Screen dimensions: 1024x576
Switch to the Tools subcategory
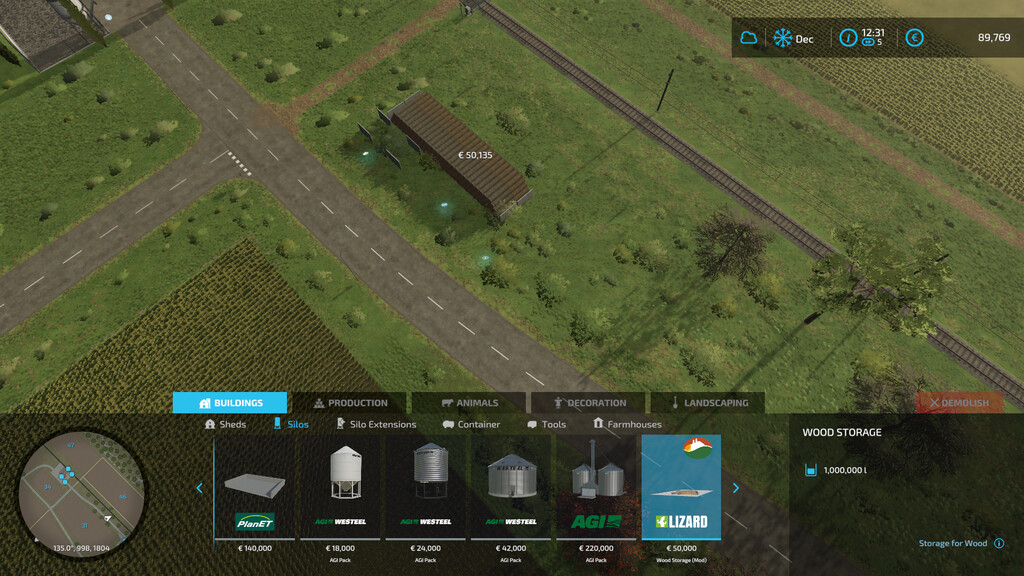point(546,424)
